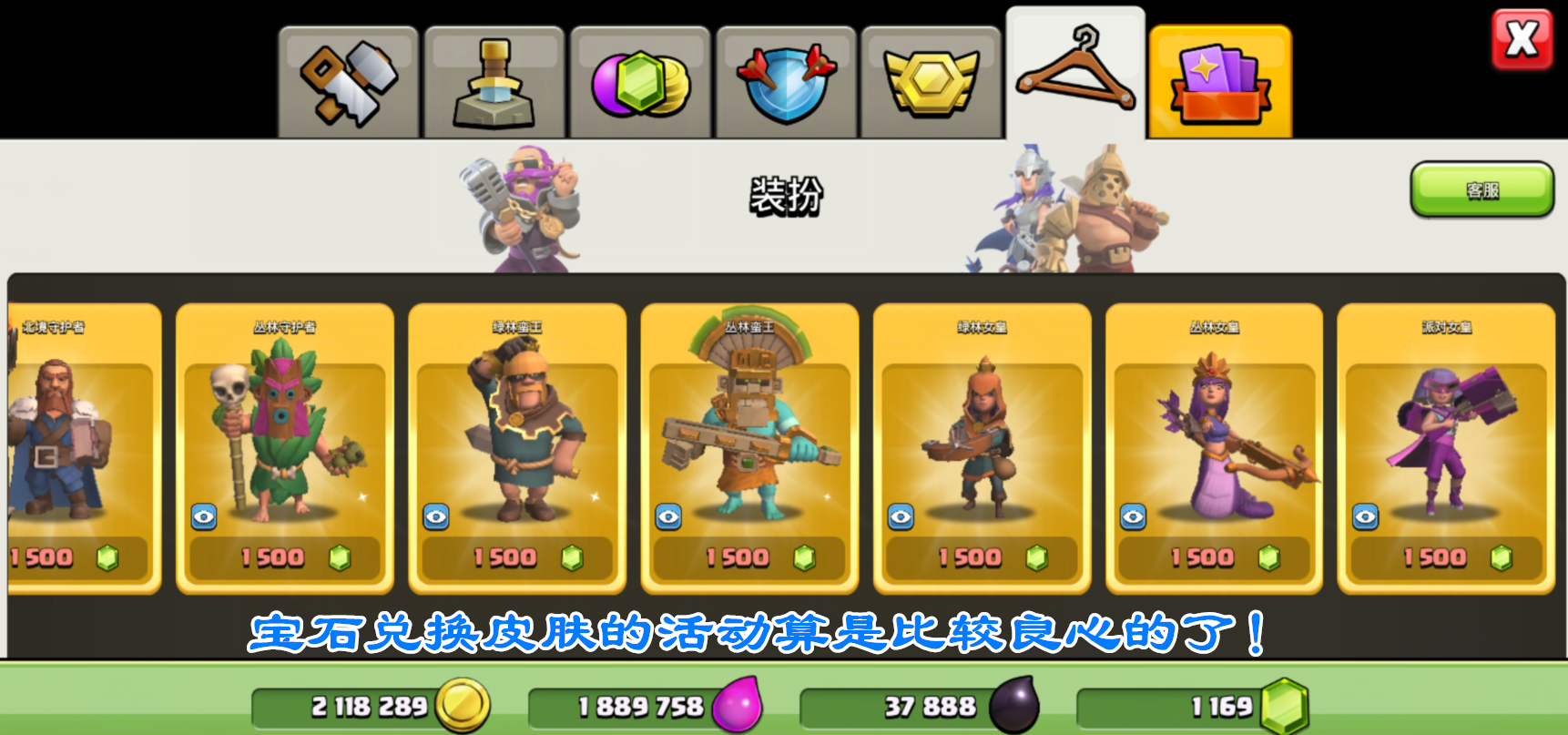Close the shop window

tap(1522, 40)
